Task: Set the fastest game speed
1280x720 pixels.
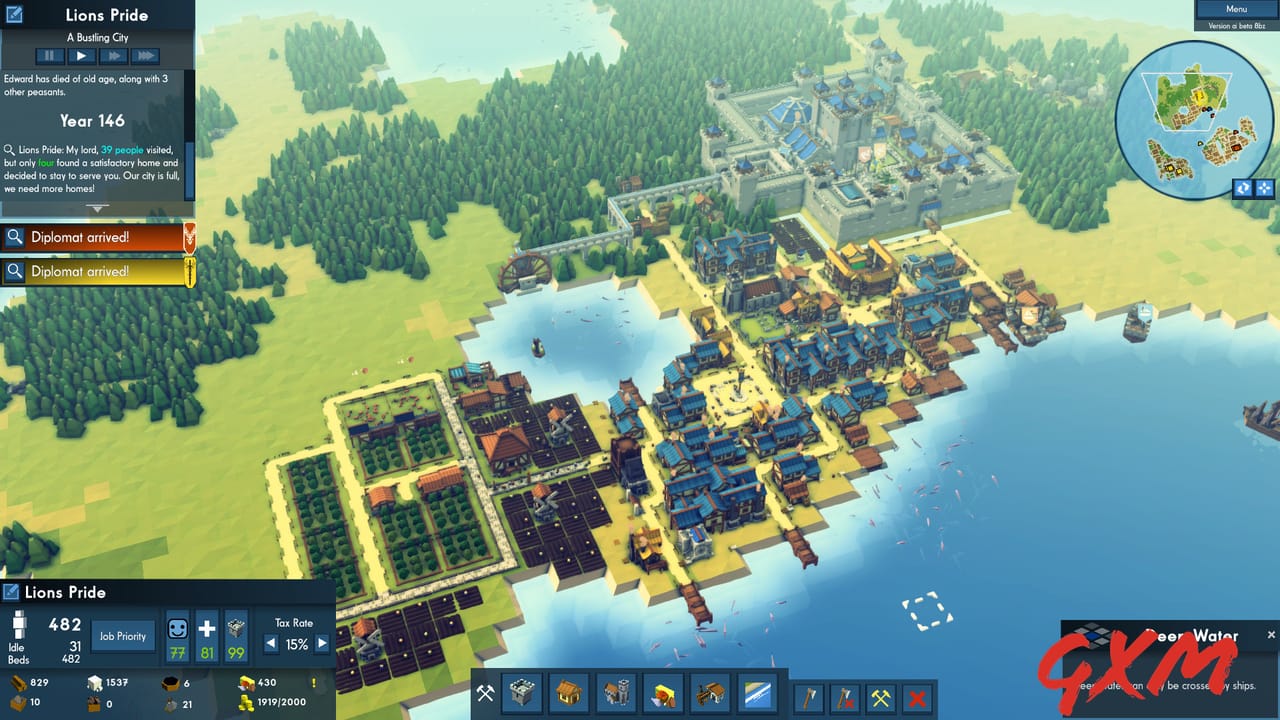Action: click(145, 55)
